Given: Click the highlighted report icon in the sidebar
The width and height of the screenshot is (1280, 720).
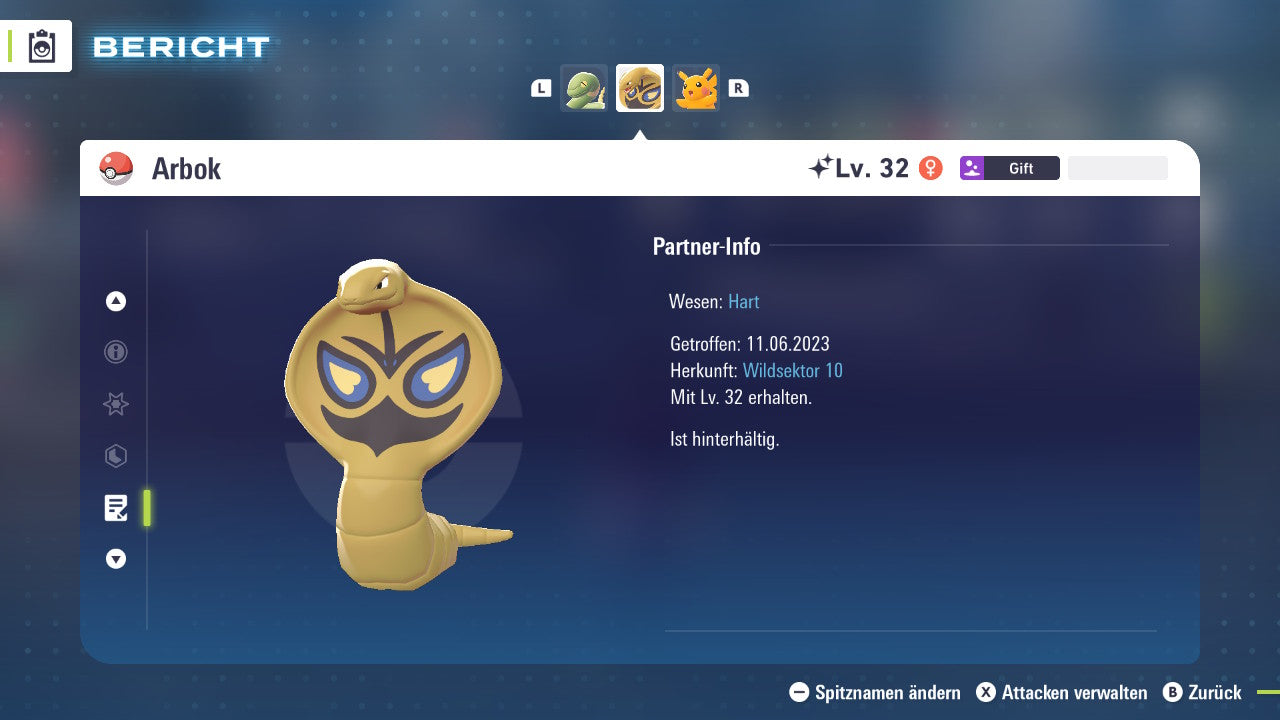Looking at the screenshot, I should tap(117, 508).
